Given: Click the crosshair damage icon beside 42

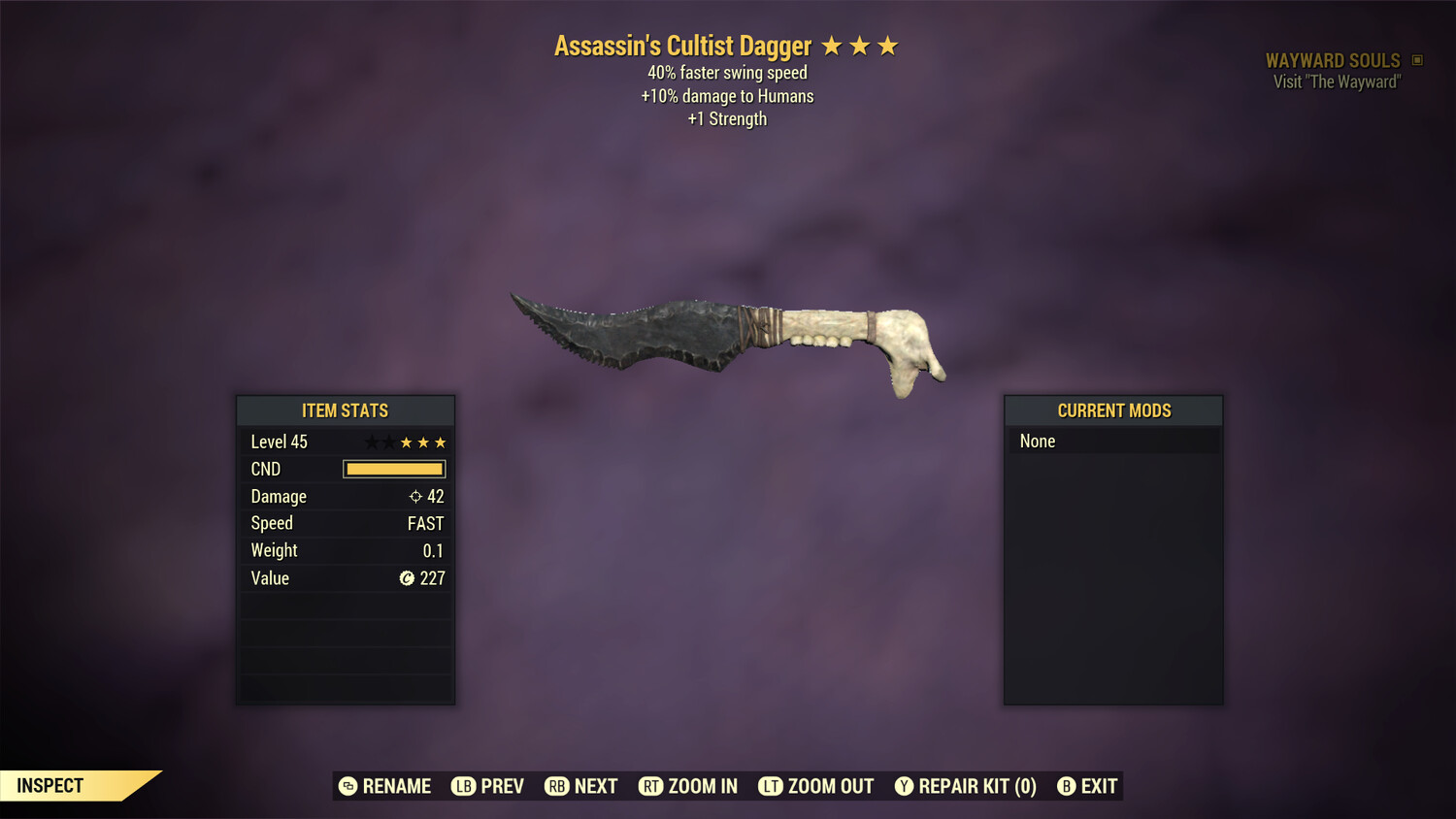Looking at the screenshot, I should pos(414,496).
